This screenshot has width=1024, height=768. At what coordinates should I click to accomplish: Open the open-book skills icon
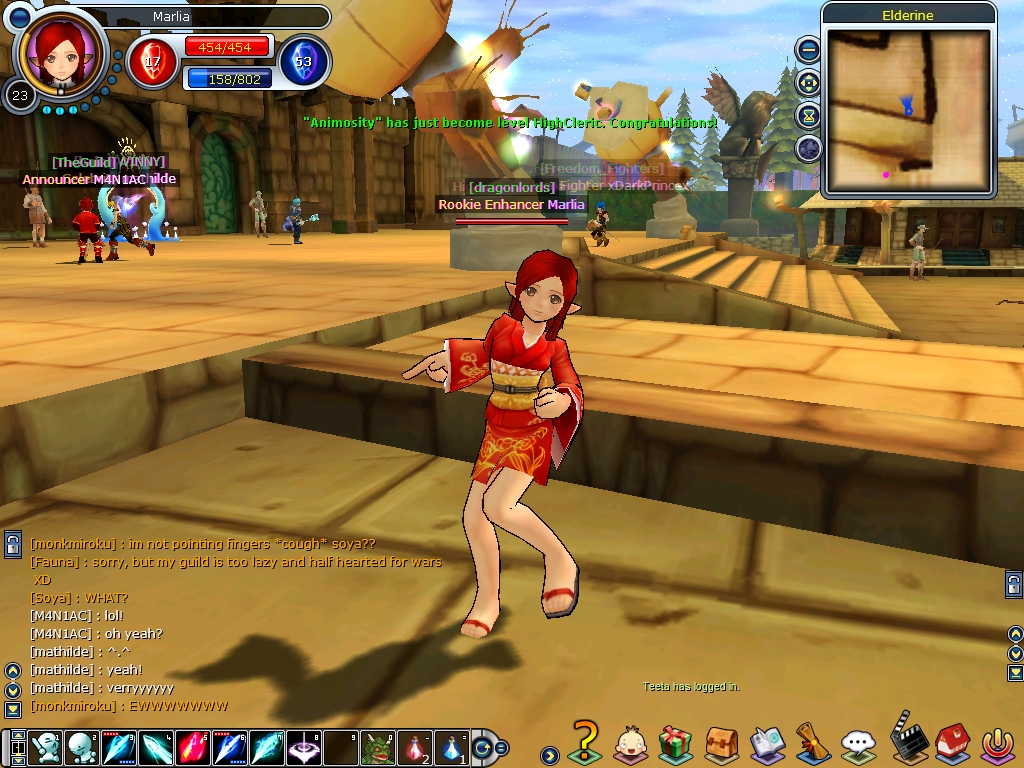click(767, 744)
